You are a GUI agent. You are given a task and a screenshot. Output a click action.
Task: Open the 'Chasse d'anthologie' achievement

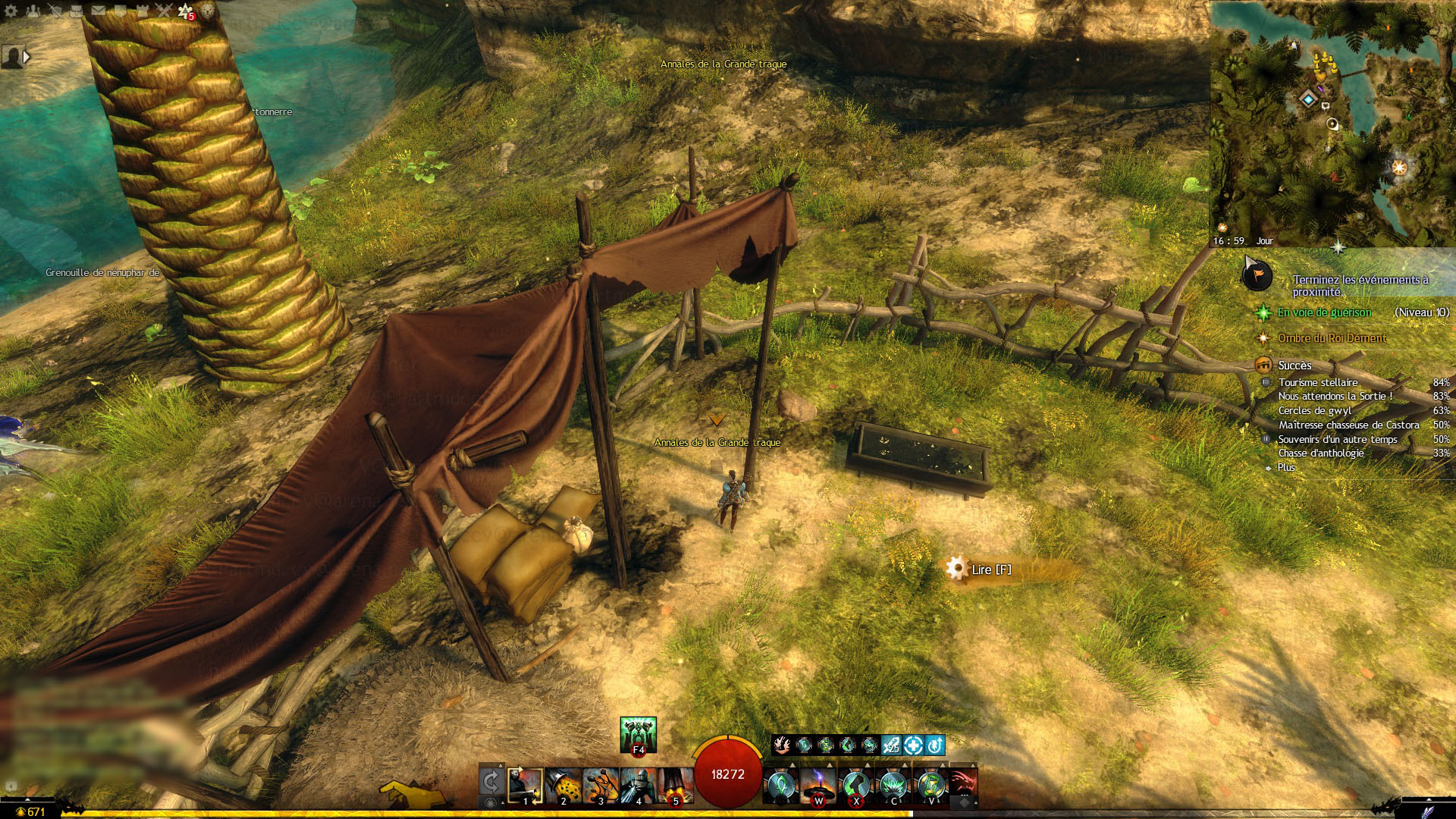coord(1320,453)
